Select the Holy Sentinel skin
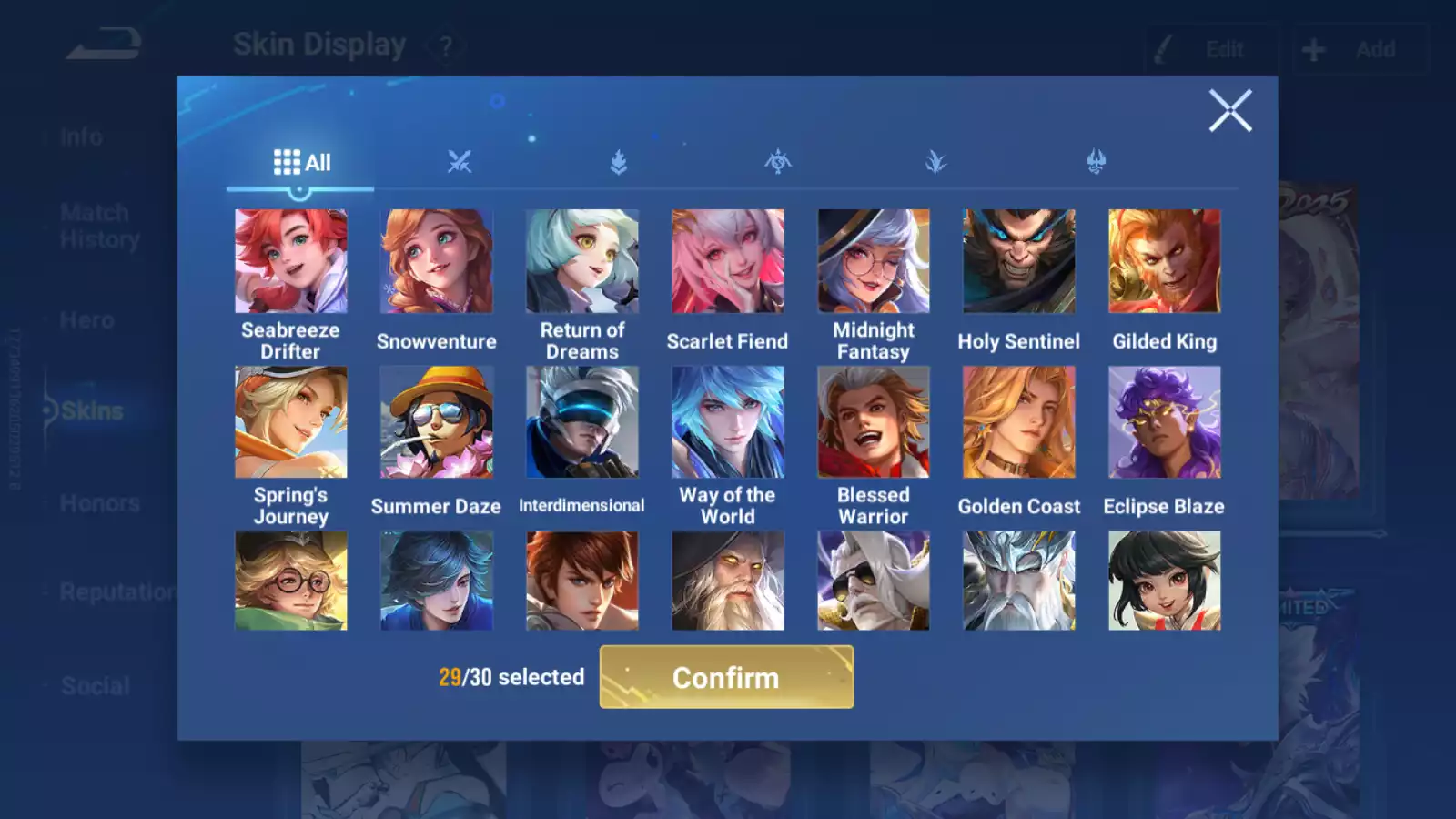This screenshot has height=819, width=1456. coord(1018,262)
